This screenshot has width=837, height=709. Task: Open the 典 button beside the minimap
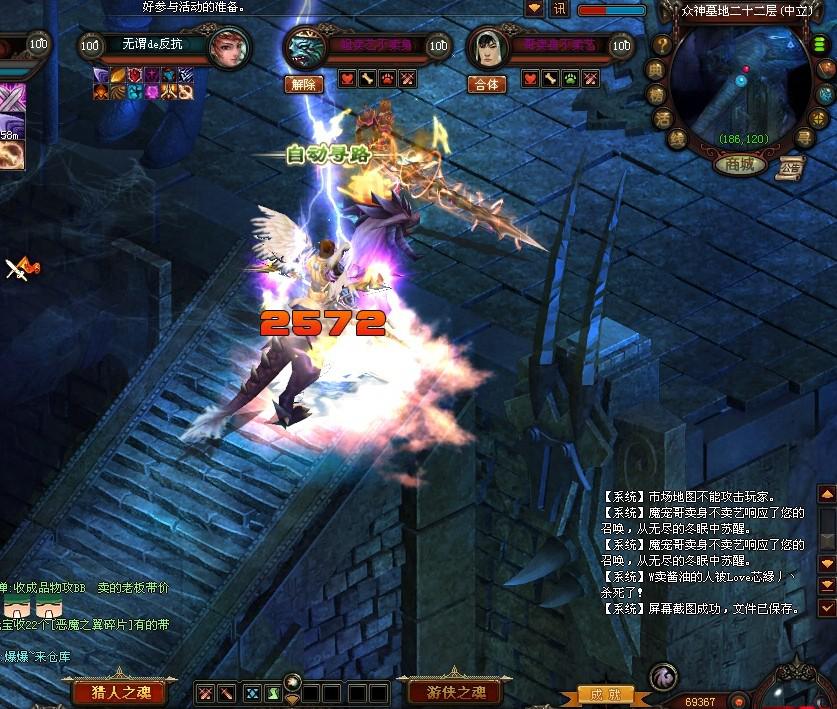coord(655,69)
